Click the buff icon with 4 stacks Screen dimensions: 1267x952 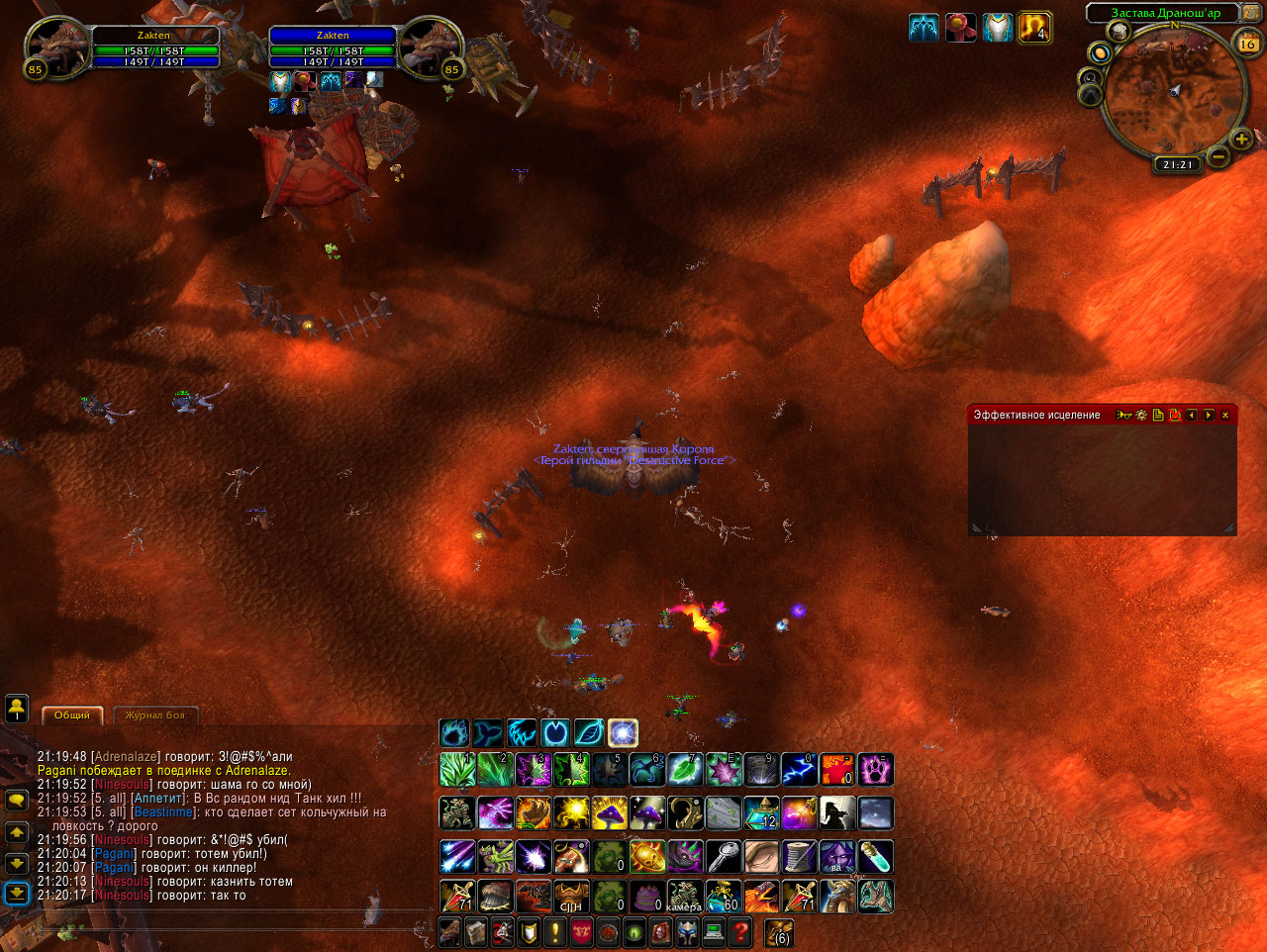[x=1033, y=28]
